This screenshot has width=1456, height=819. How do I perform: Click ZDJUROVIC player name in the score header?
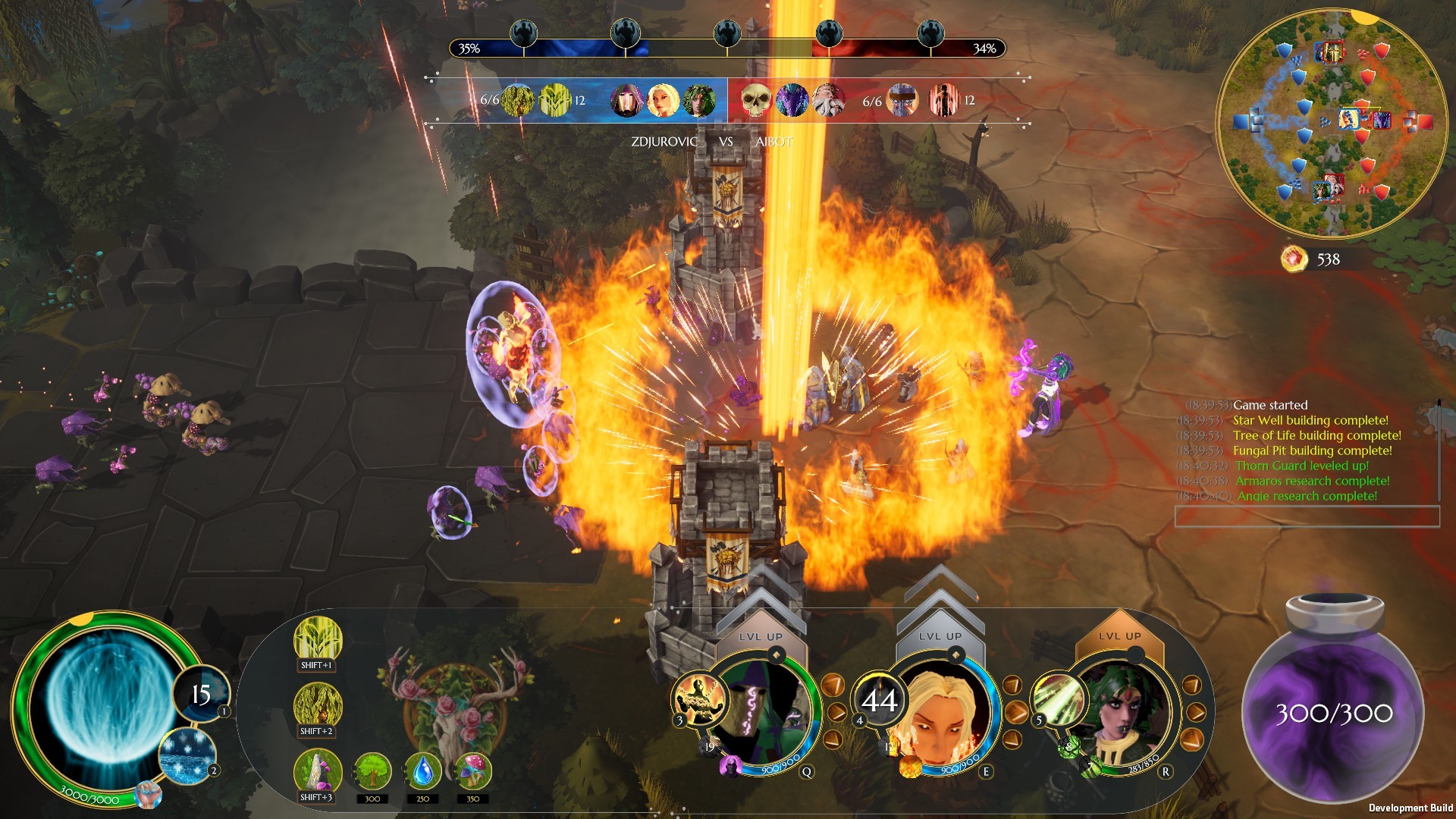[665, 140]
